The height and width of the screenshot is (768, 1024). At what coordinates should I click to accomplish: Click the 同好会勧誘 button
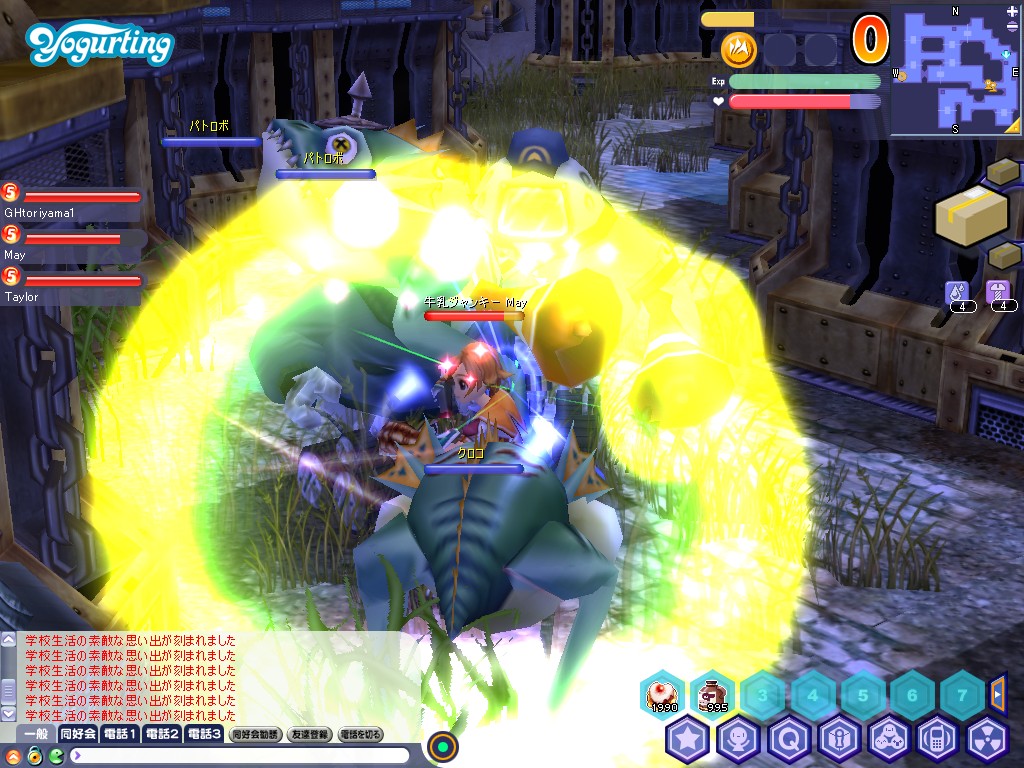[255, 734]
